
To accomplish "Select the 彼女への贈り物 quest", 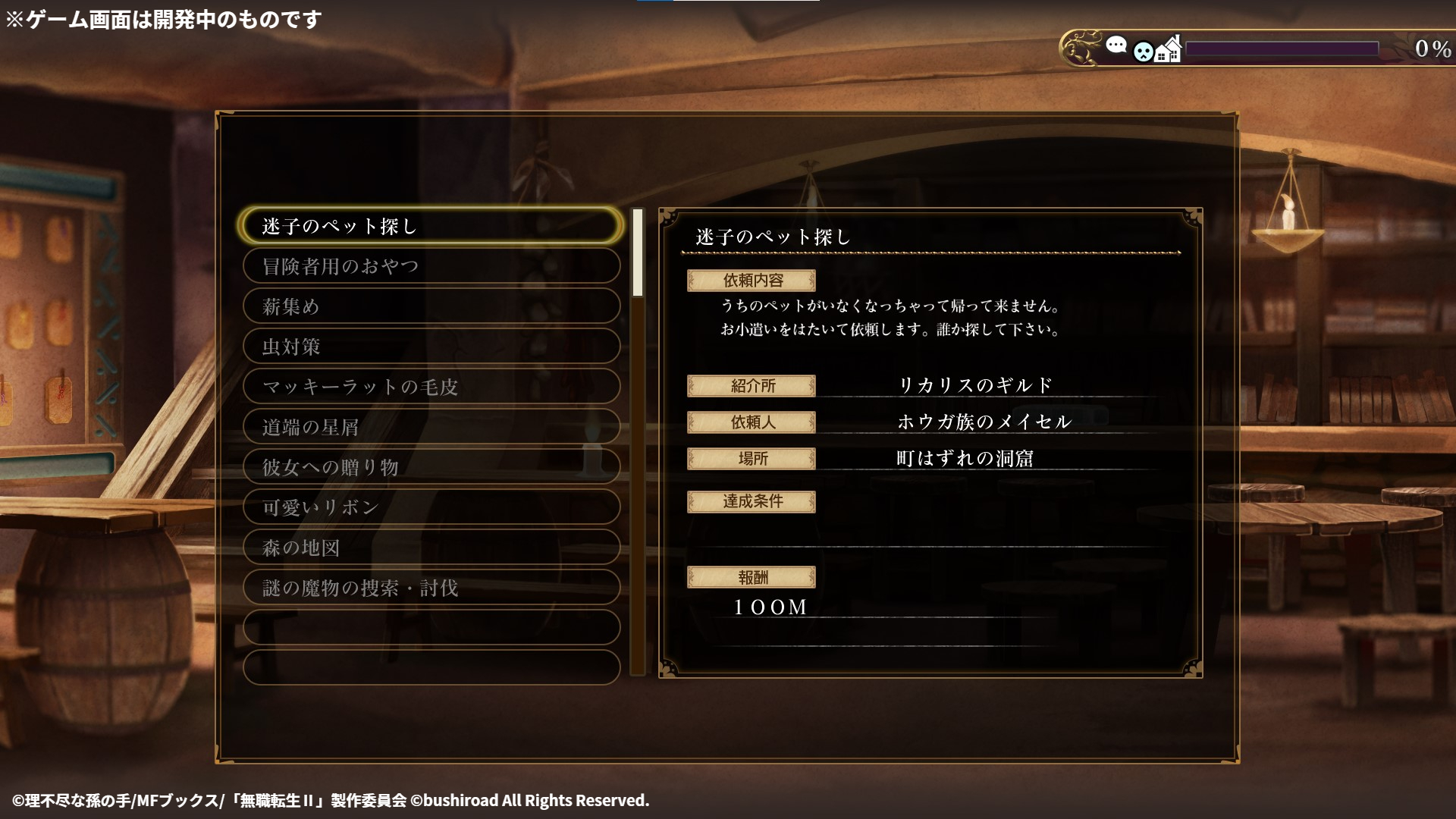I will click(431, 467).
